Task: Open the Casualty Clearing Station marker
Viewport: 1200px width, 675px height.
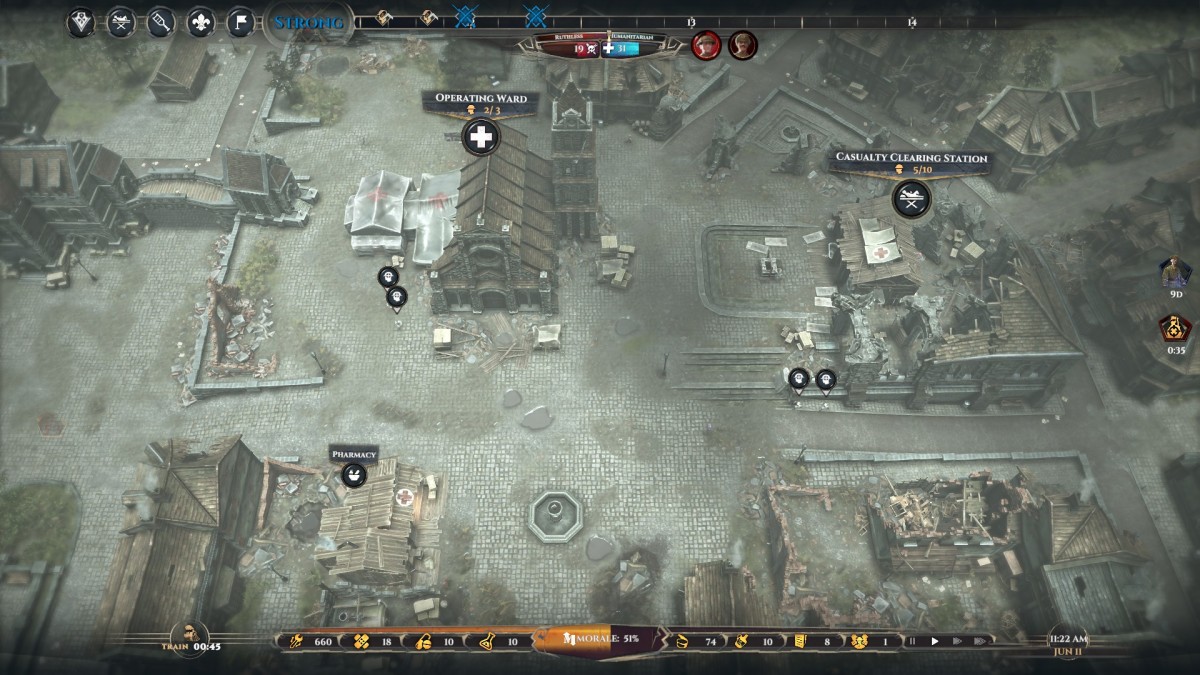Action: coord(911,197)
